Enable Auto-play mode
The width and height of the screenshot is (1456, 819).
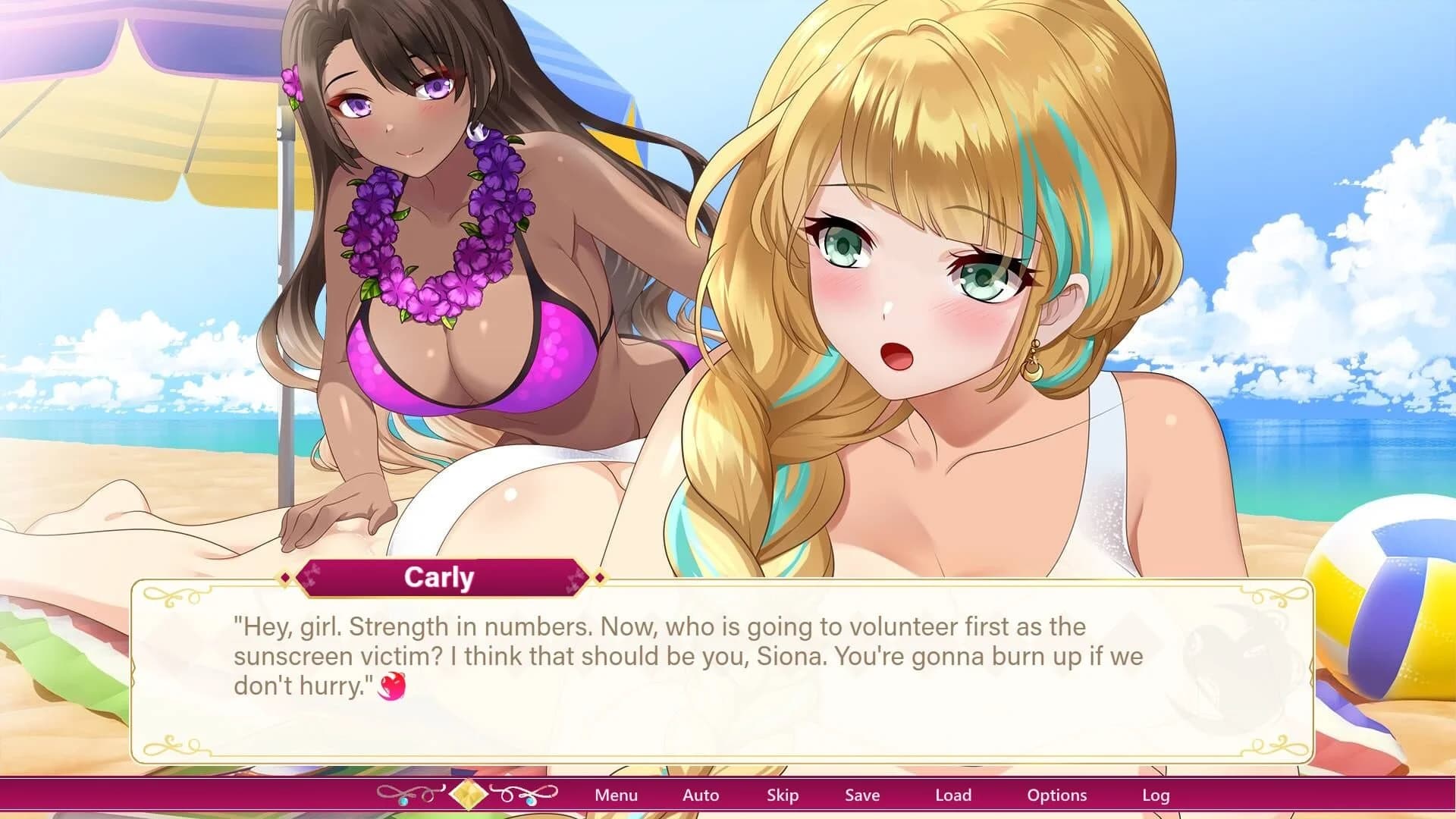[699, 795]
